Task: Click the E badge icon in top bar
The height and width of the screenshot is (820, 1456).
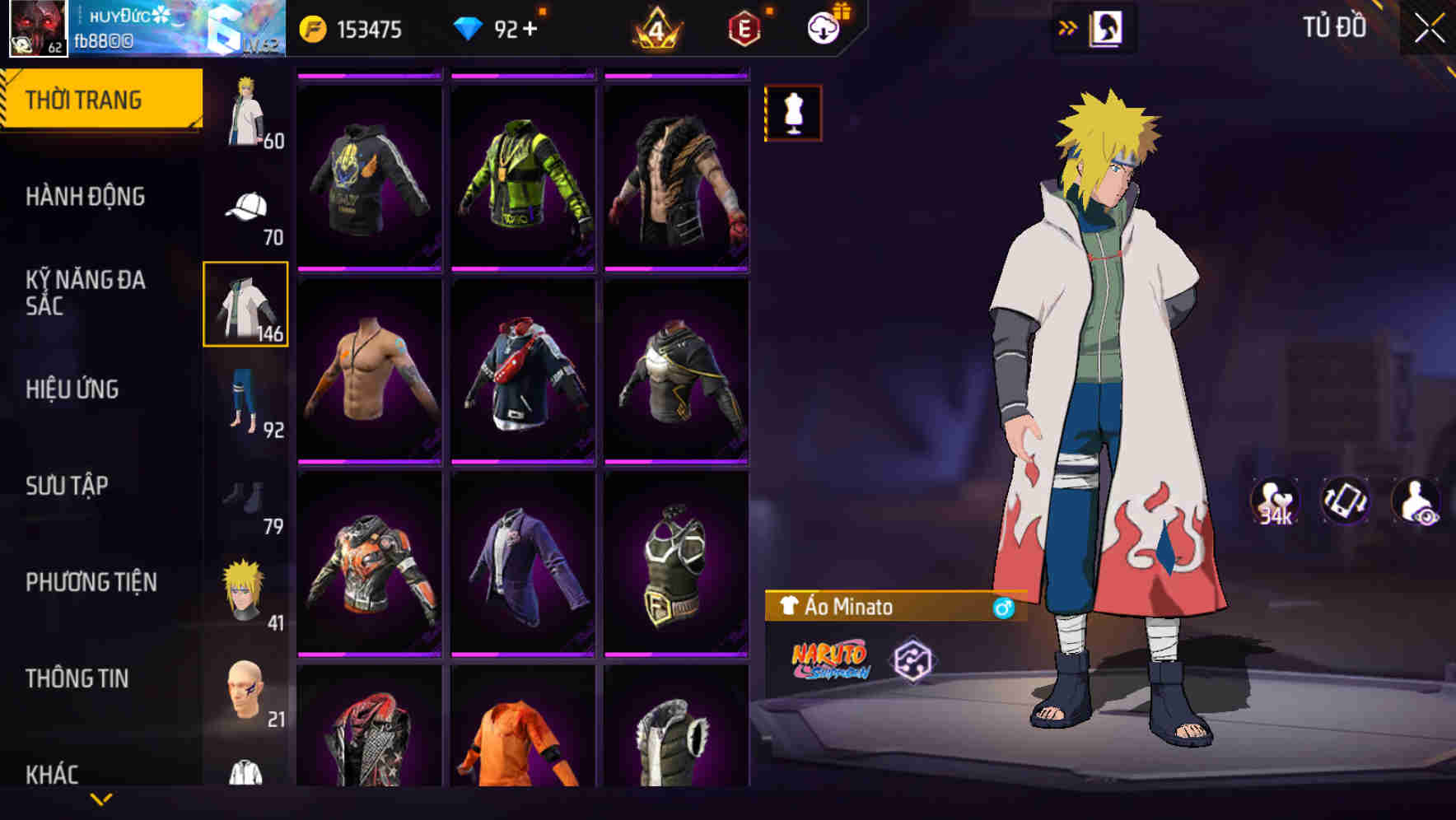Action: click(x=742, y=28)
